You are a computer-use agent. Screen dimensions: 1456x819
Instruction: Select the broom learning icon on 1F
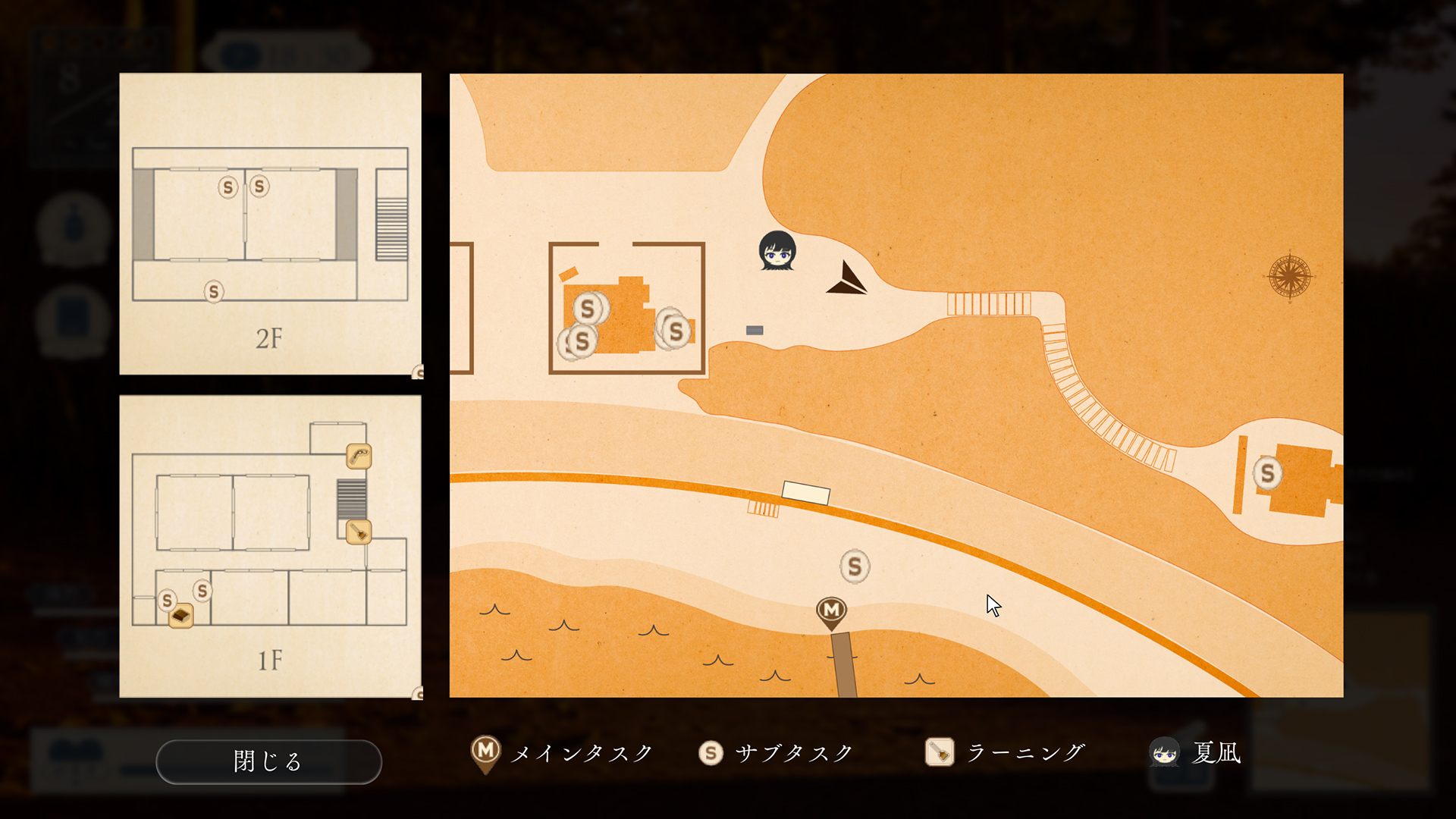(359, 532)
